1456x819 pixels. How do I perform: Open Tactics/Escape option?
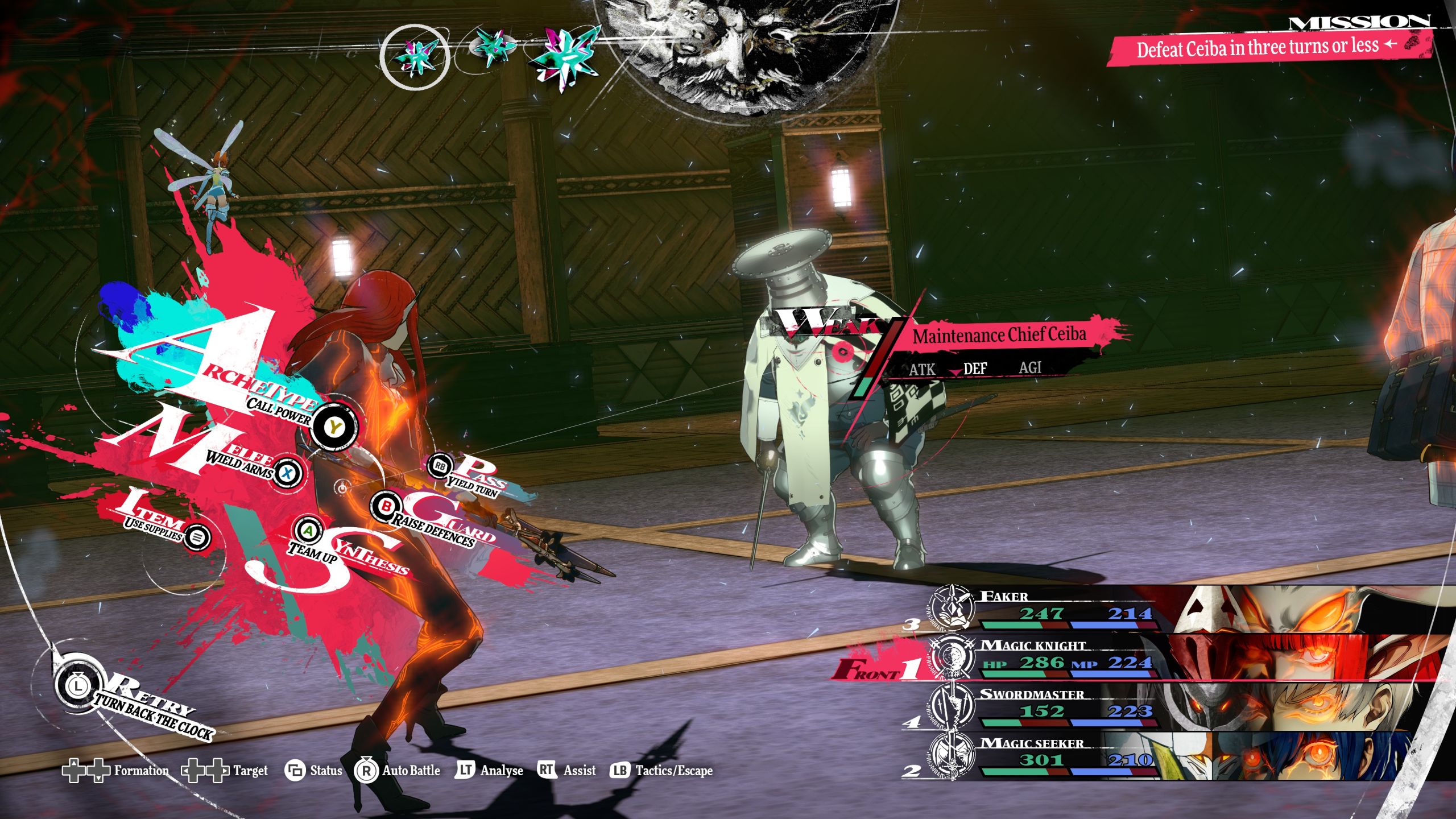pyautogui.click(x=661, y=771)
